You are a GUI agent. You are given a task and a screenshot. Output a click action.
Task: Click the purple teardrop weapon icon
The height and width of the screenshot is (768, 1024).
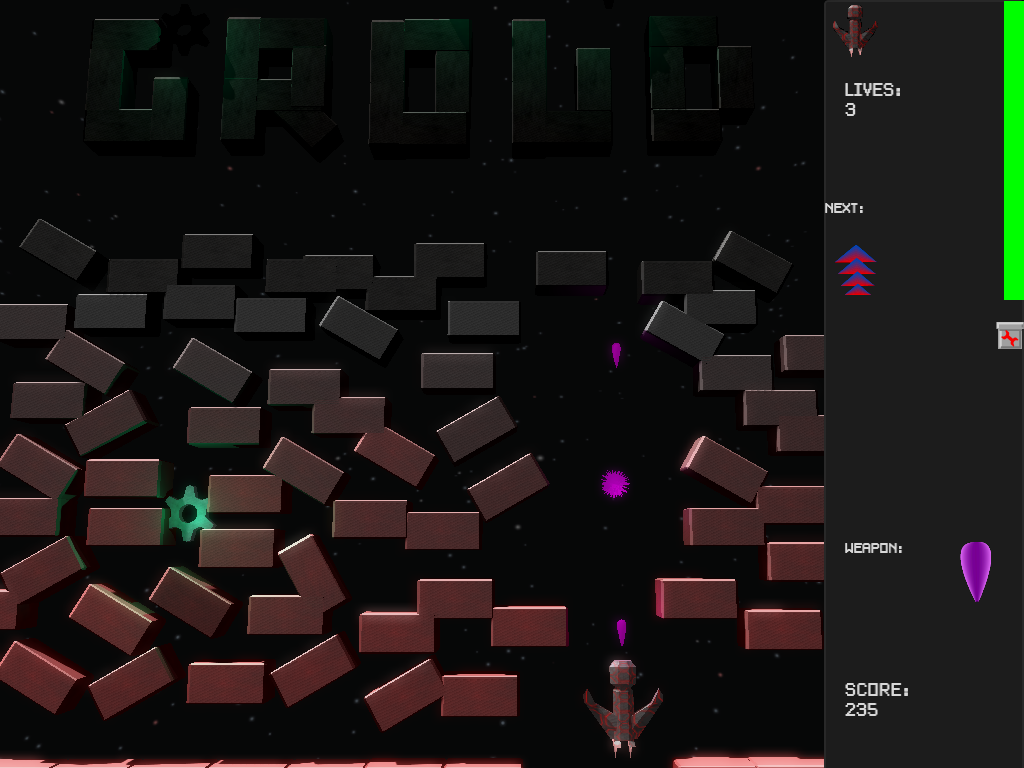point(975,570)
